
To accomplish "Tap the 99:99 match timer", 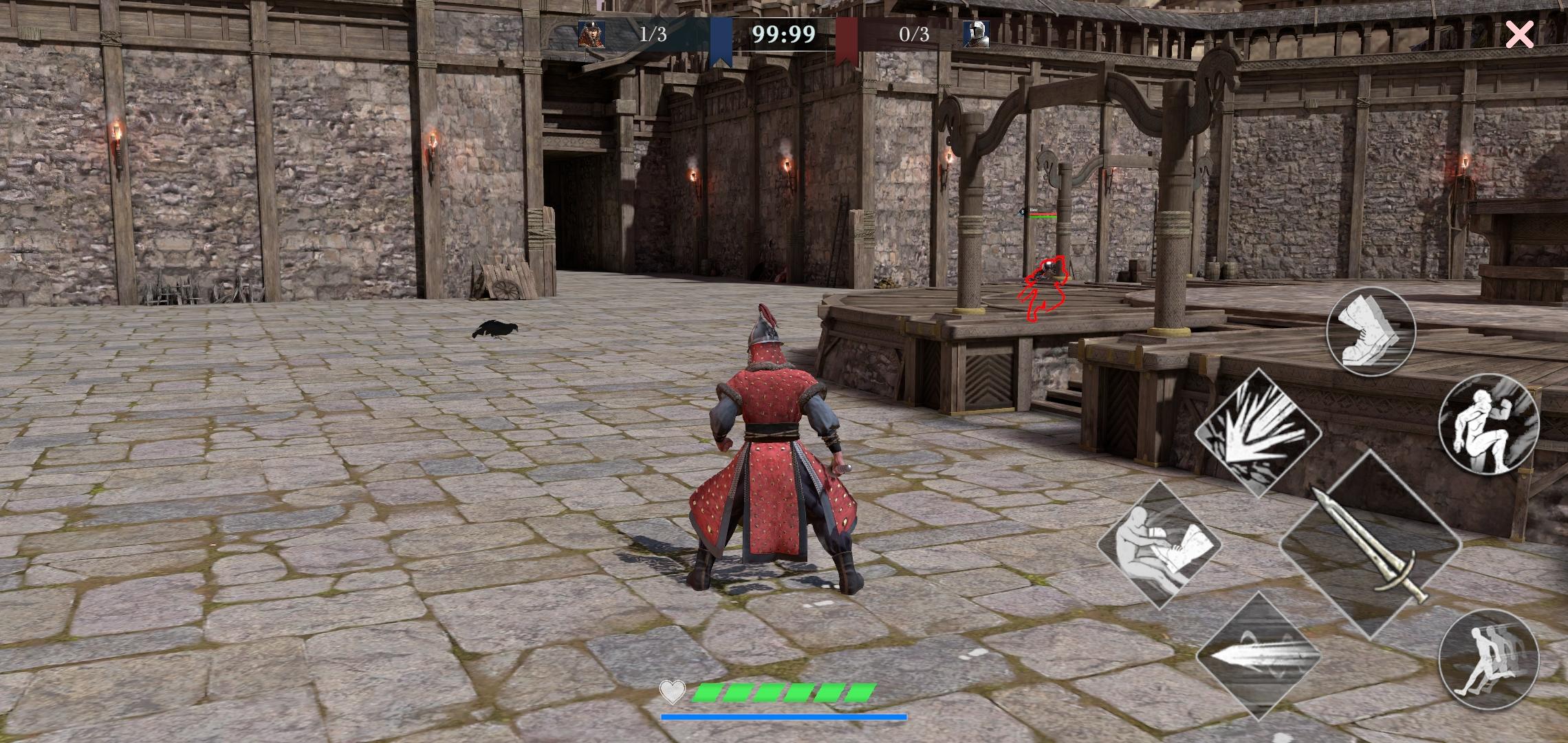I will 783,32.
